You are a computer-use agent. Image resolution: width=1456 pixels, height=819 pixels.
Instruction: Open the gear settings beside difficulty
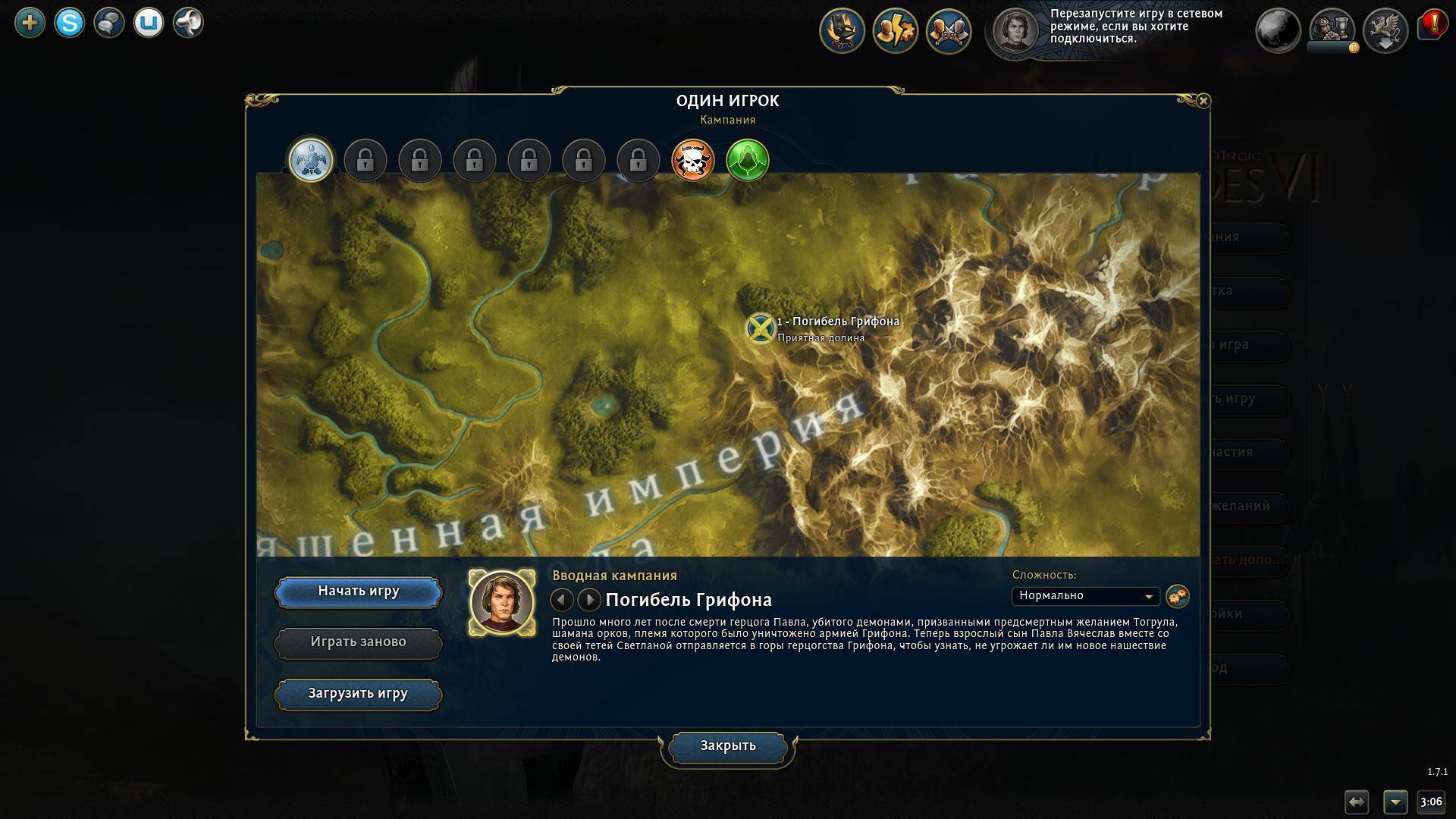(x=1177, y=596)
